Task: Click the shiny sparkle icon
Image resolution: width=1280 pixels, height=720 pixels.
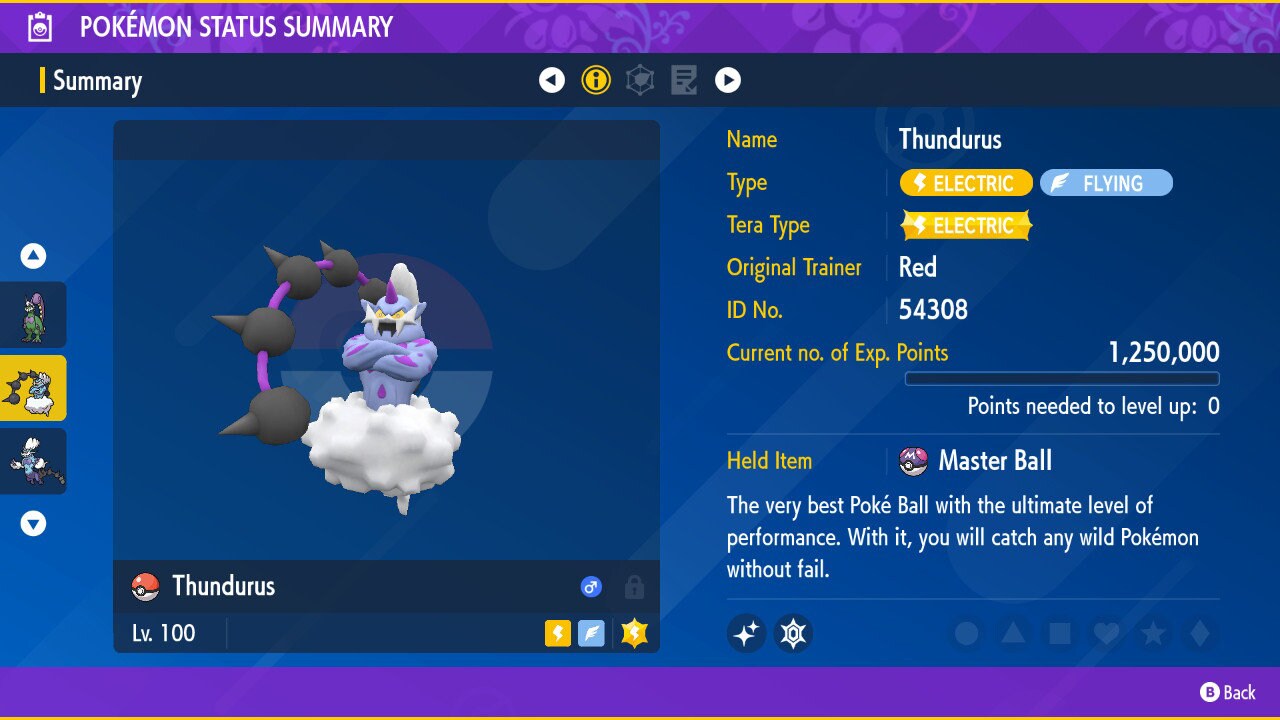Action: click(746, 633)
